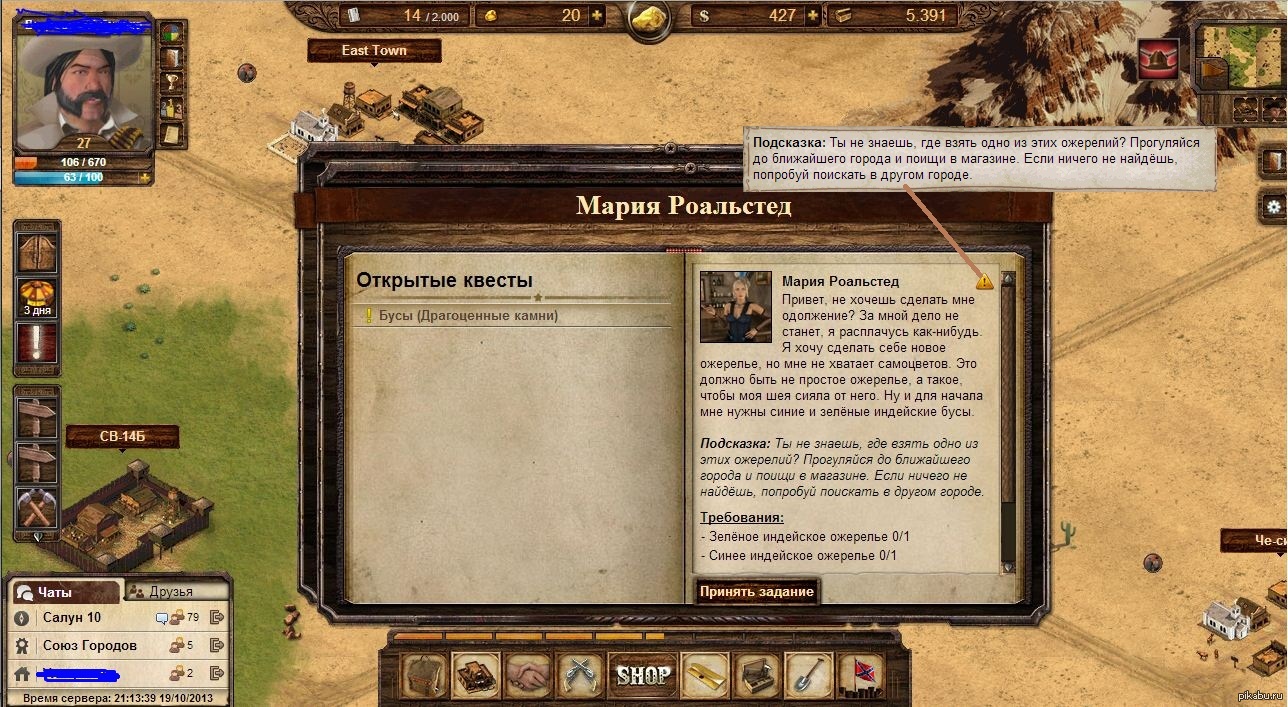Open the Салун 10 chat channel

pos(72,618)
